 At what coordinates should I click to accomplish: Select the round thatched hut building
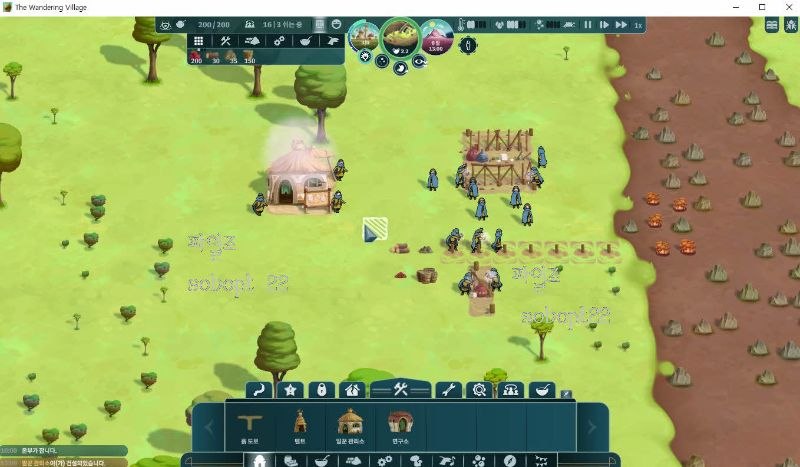coord(349,423)
